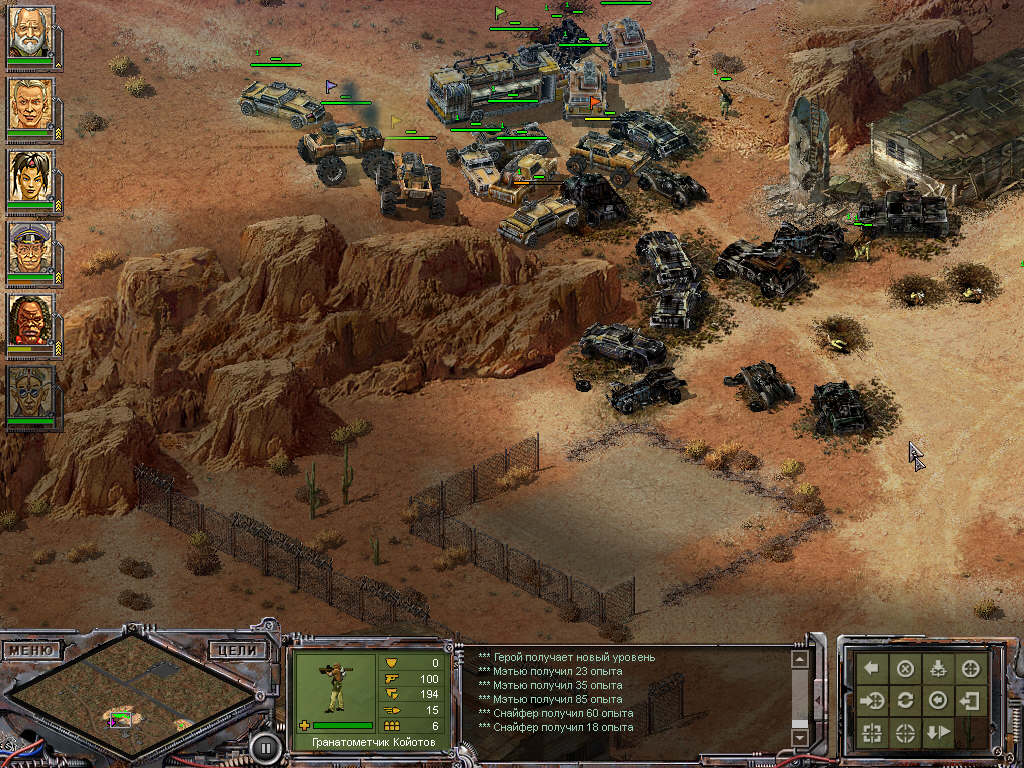Select the white-bearded old man hero portrait

tap(31, 34)
